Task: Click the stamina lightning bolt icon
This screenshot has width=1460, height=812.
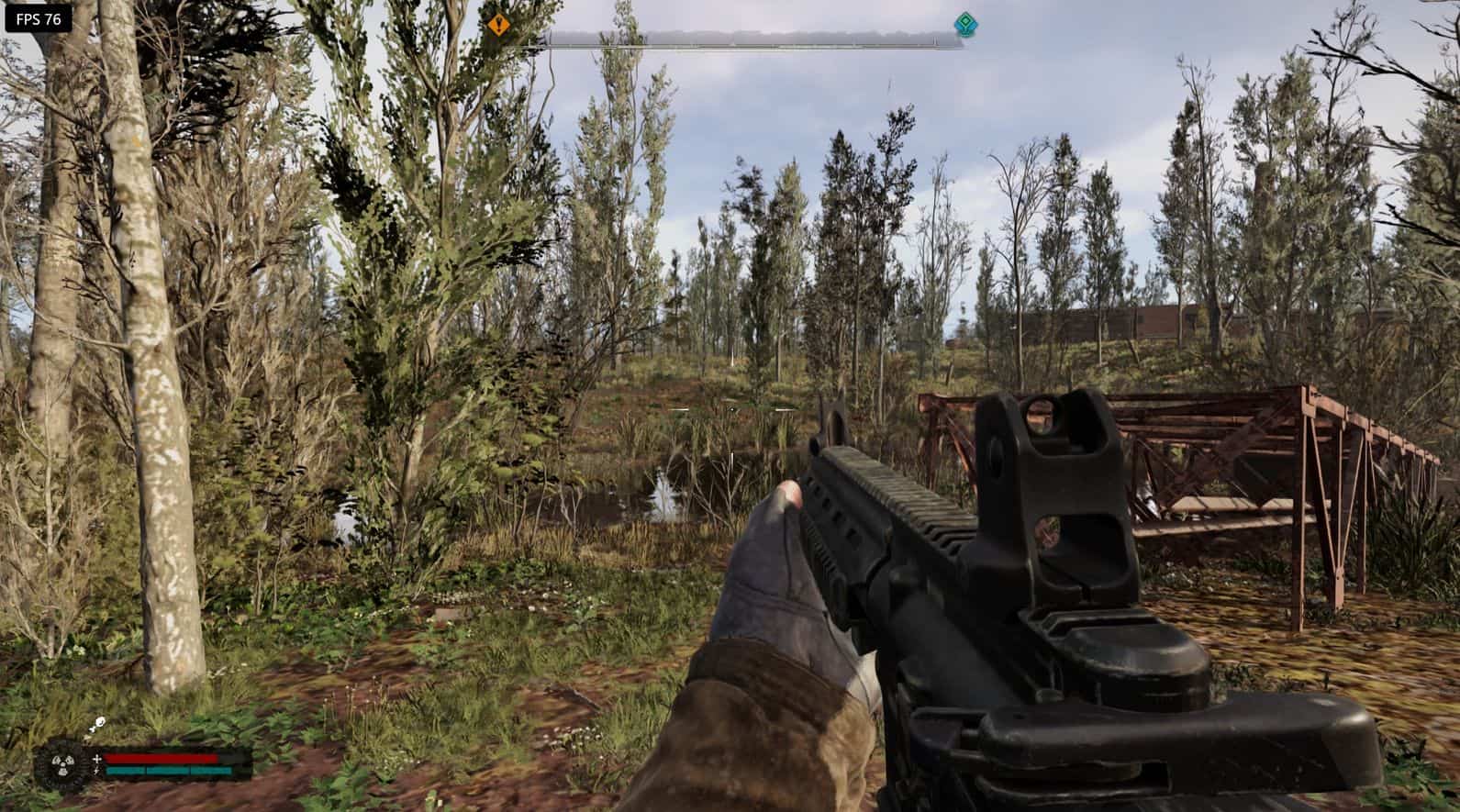Action: (97, 770)
